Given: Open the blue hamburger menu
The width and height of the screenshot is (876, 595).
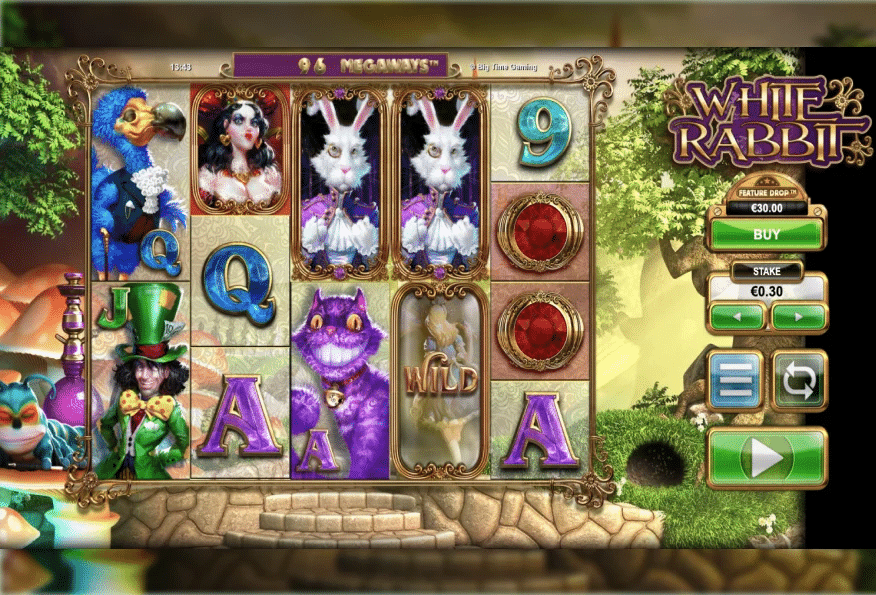Looking at the screenshot, I should click(736, 380).
